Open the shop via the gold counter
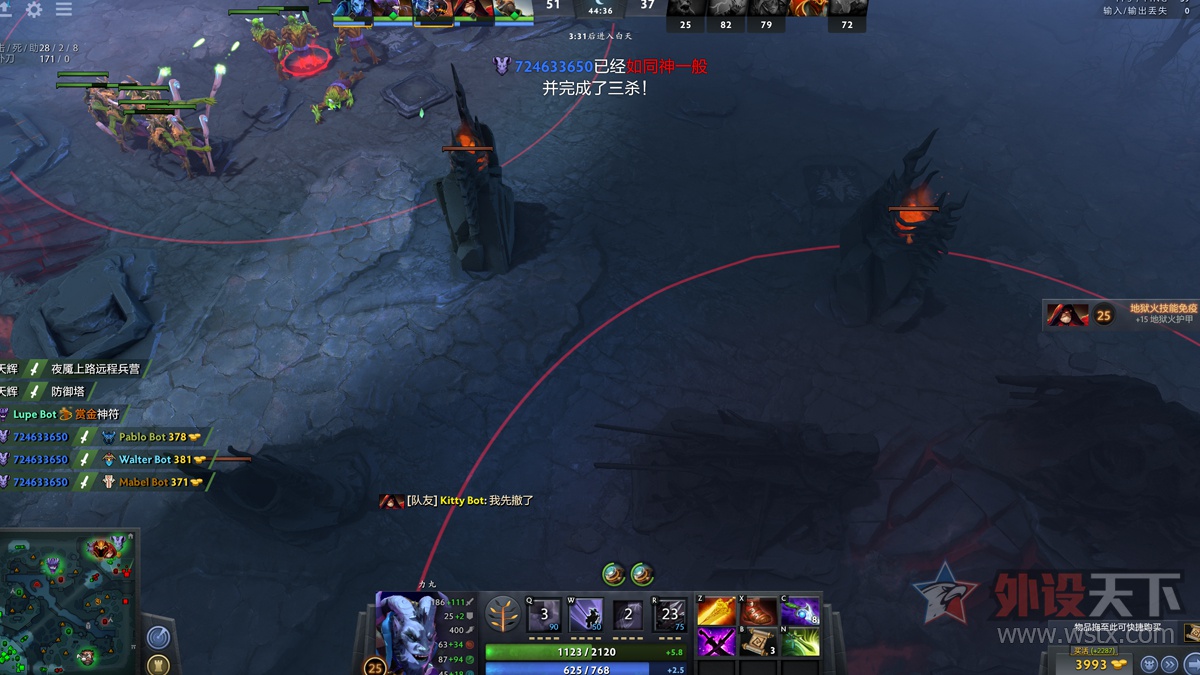 pyautogui.click(x=1099, y=664)
